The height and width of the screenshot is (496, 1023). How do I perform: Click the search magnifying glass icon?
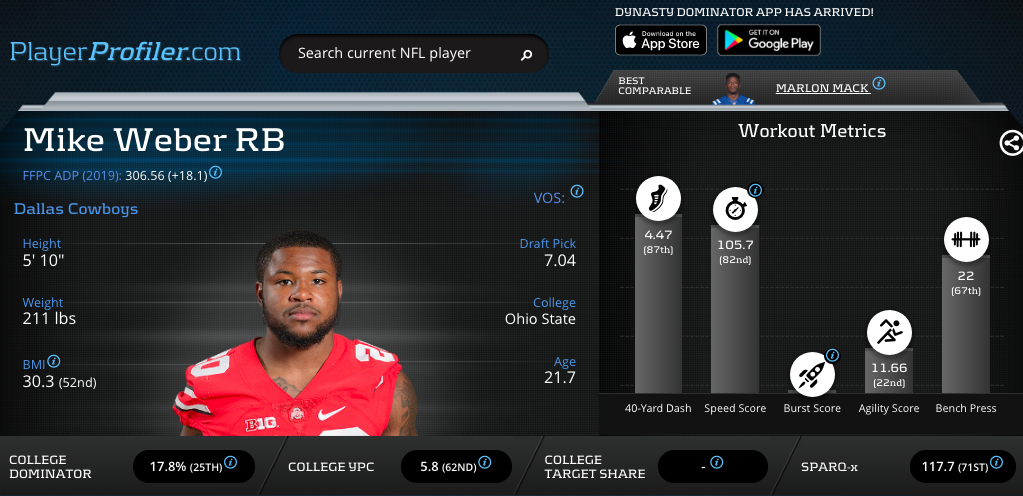point(526,54)
